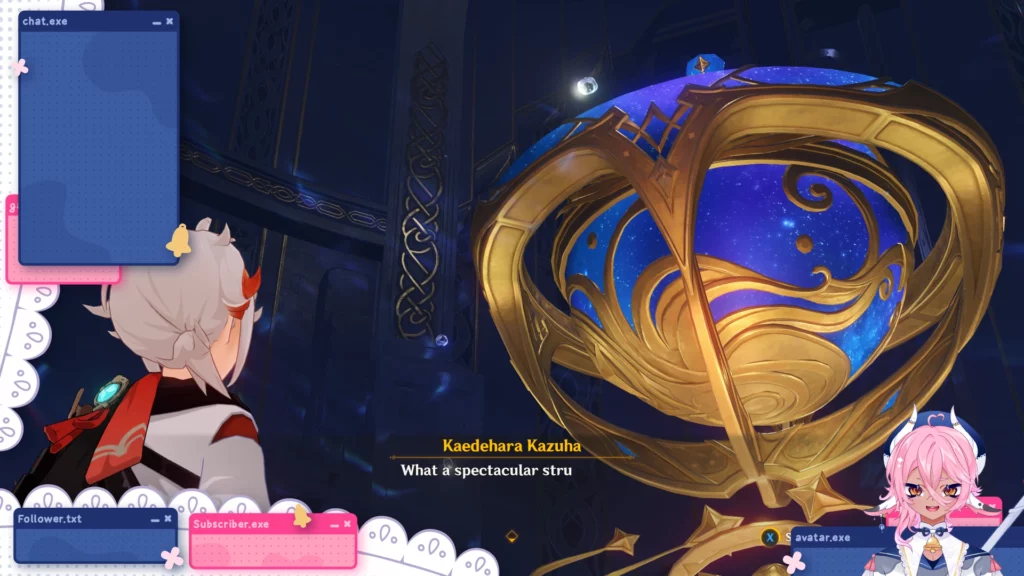Close the chat.exe overlay window
This screenshot has height=576, width=1024.
pyautogui.click(x=171, y=21)
